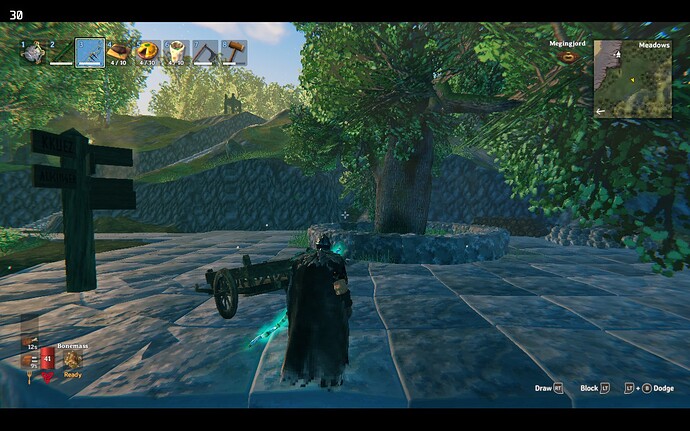Equip the hammer in hotbar slot 8

[x=233, y=52]
